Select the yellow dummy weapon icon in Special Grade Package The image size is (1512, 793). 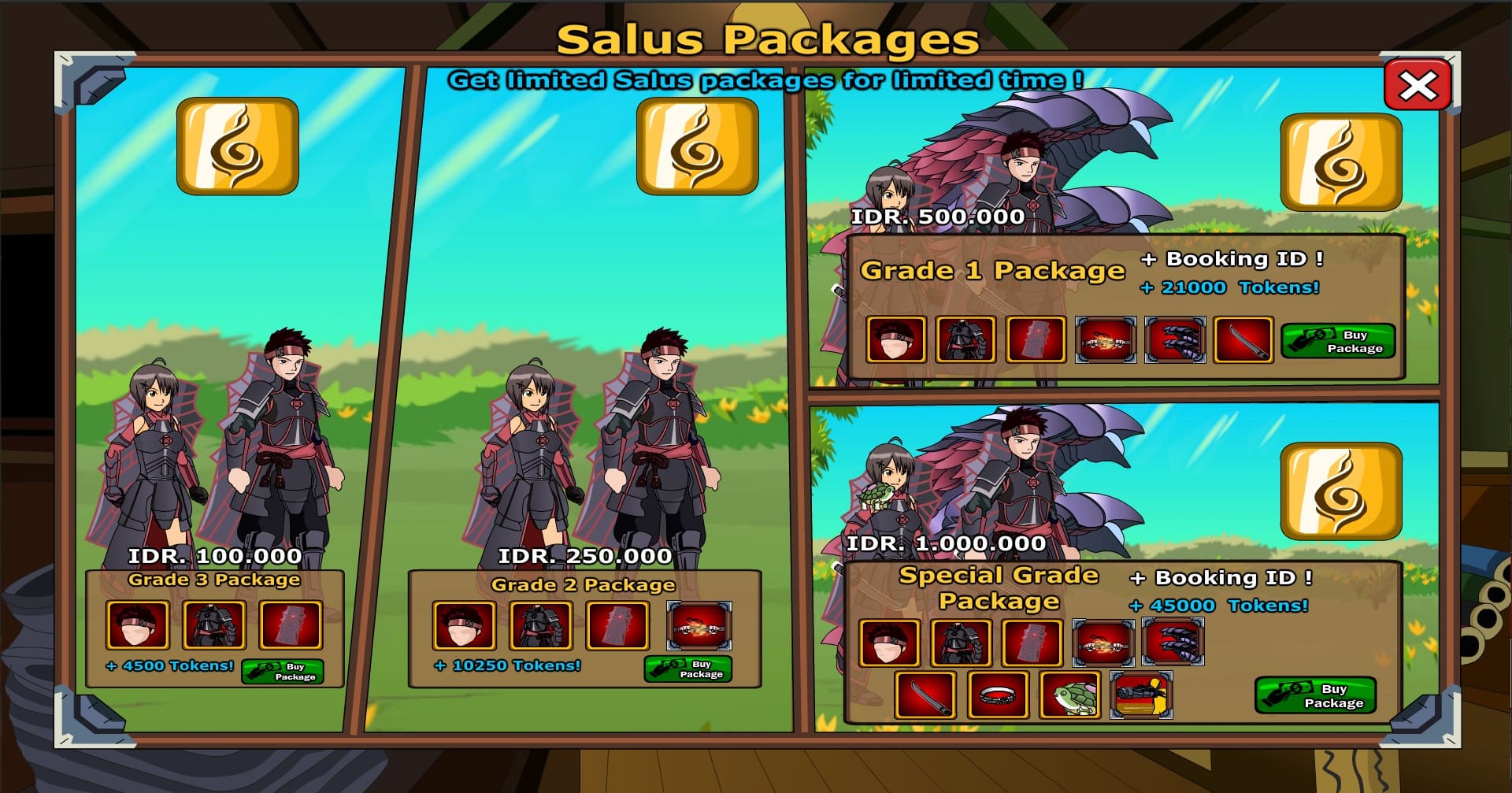pyautogui.click(x=1141, y=694)
